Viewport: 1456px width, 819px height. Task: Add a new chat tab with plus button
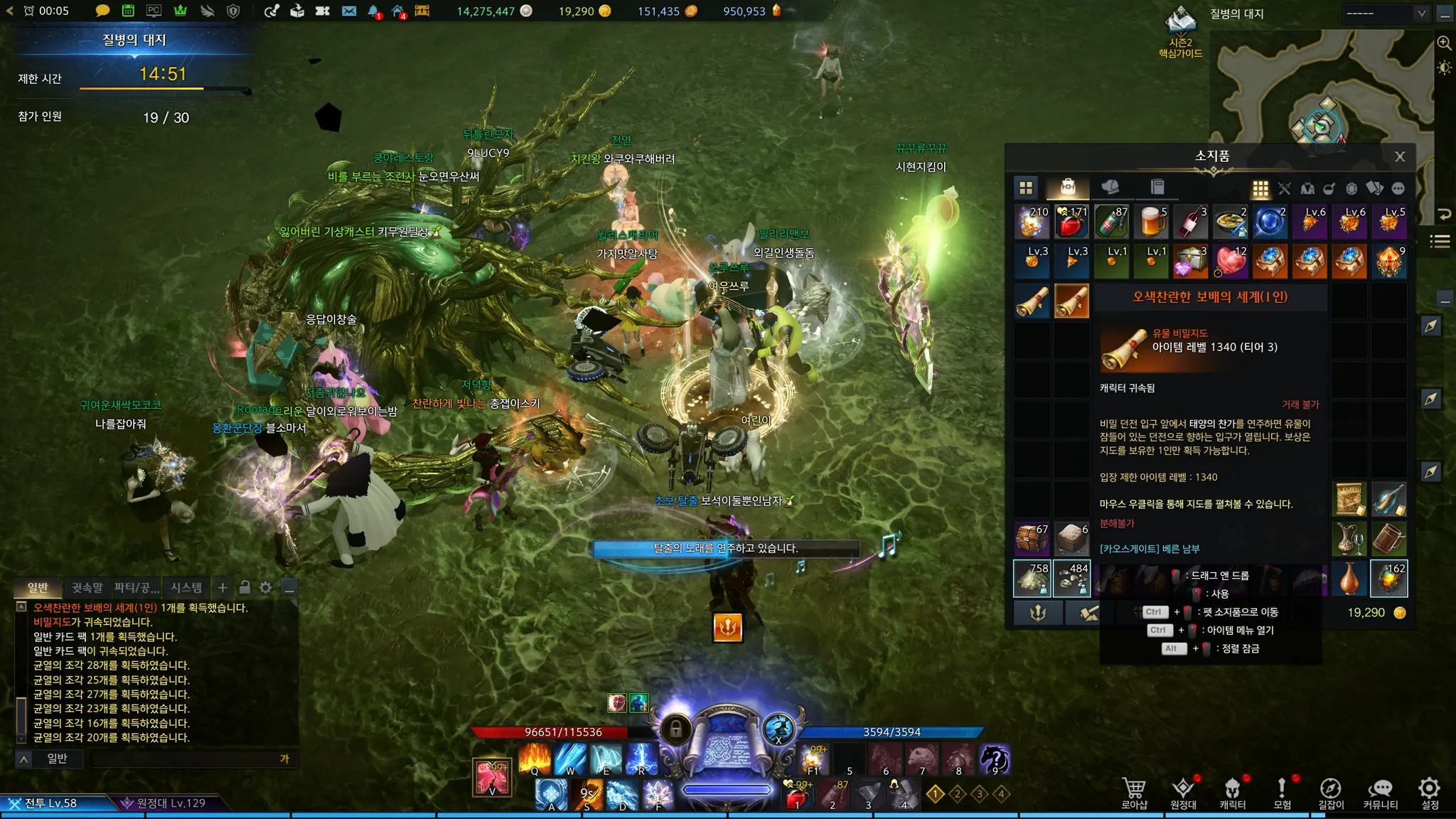coord(223,588)
